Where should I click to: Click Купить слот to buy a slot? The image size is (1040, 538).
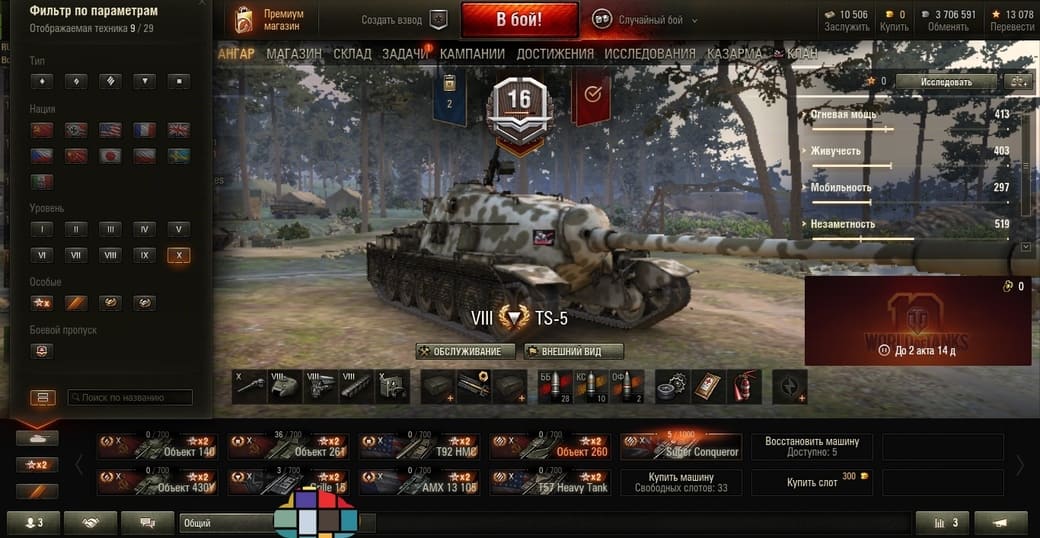click(812, 482)
